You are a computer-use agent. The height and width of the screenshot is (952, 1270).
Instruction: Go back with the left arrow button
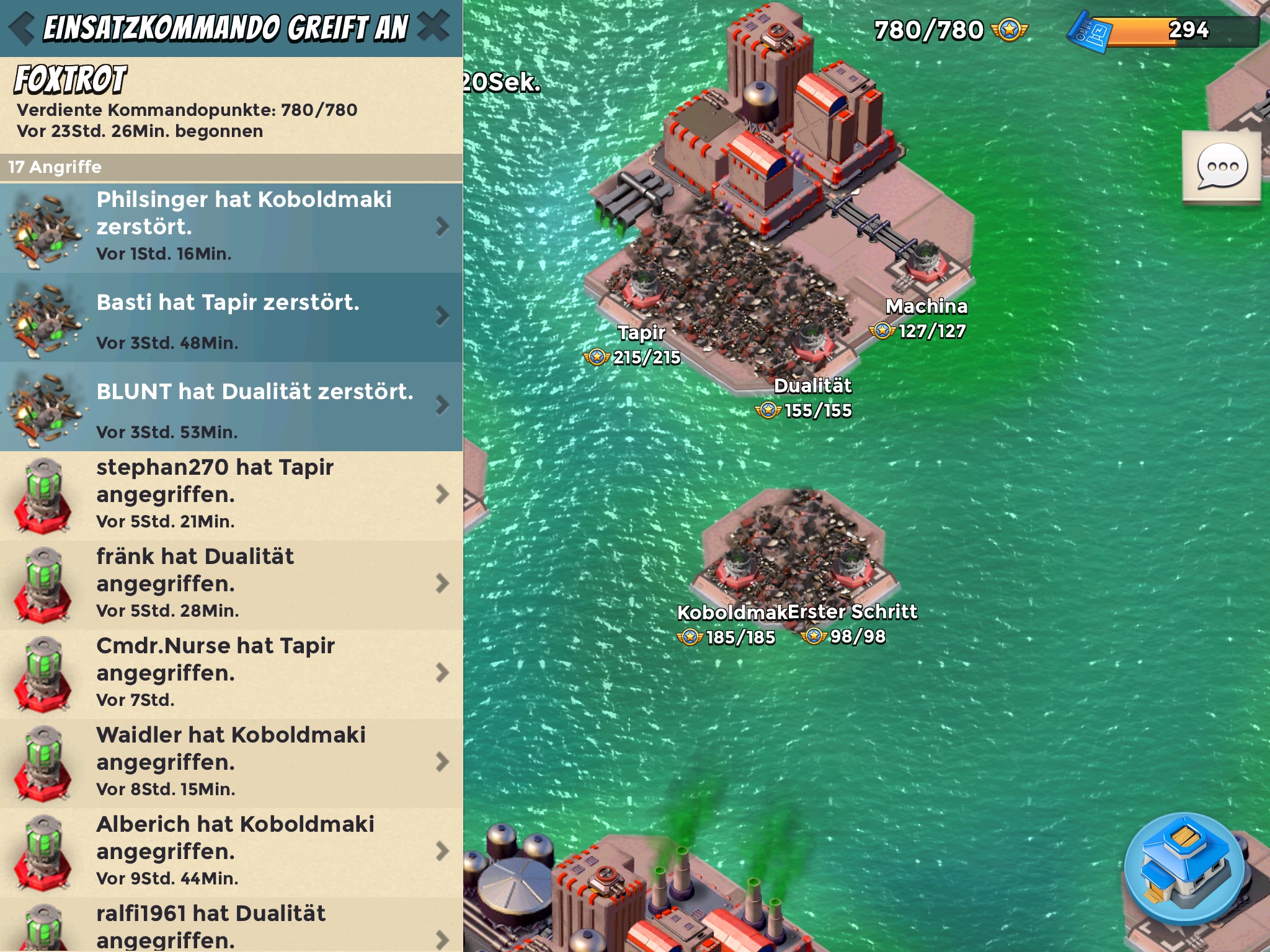tap(22, 29)
